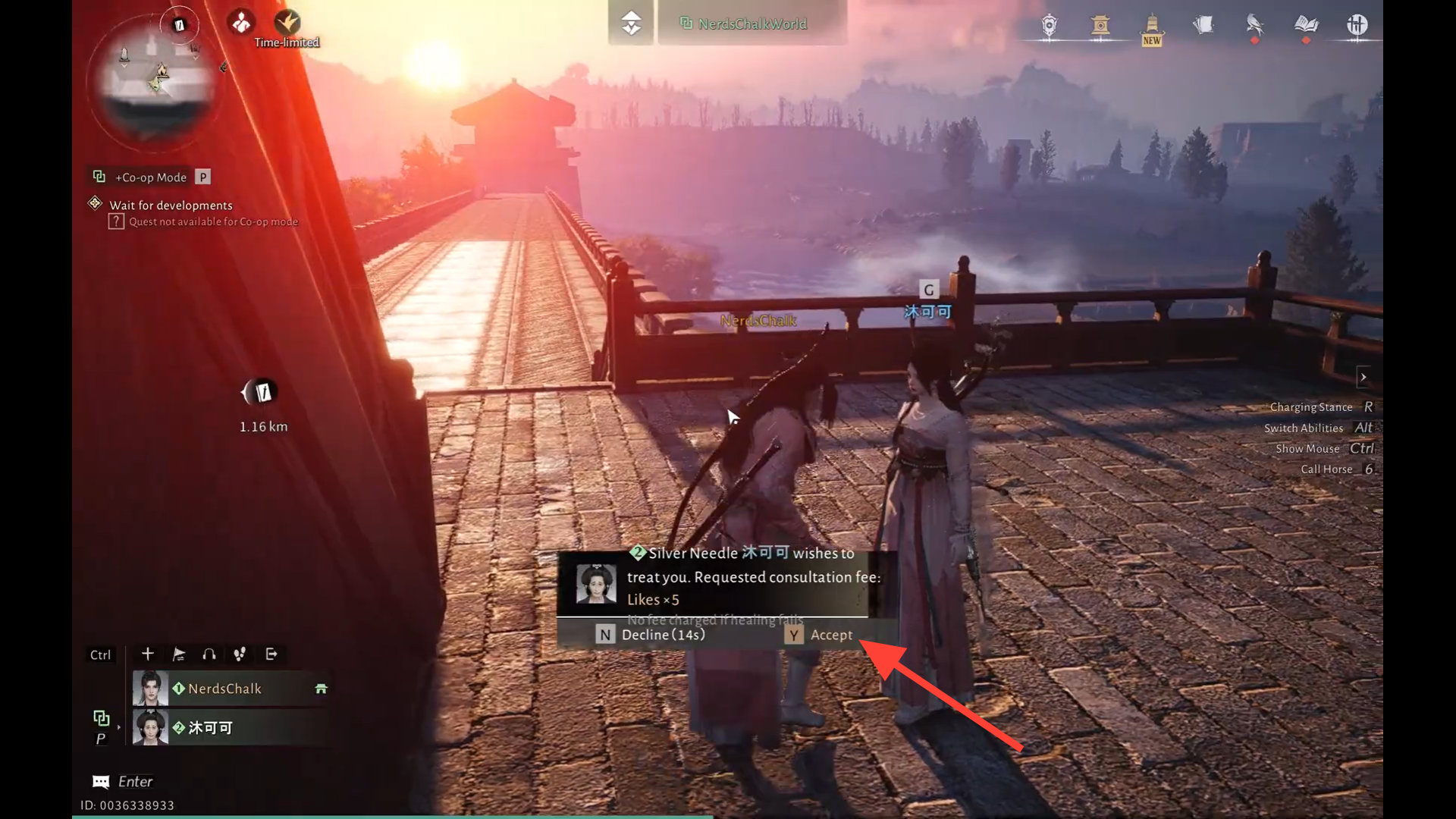Click the double-arrow icon left of world banner
1456x819 pixels.
pyautogui.click(x=631, y=24)
